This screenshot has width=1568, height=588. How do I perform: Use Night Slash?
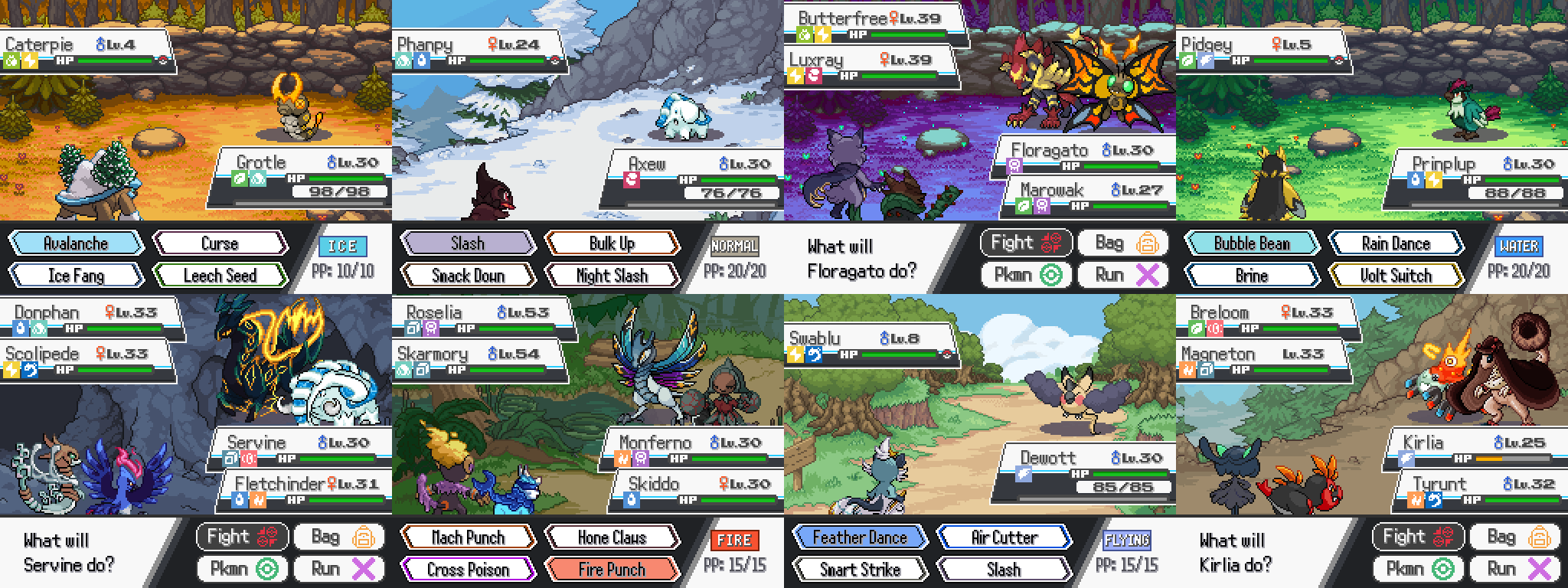pos(612,276)
